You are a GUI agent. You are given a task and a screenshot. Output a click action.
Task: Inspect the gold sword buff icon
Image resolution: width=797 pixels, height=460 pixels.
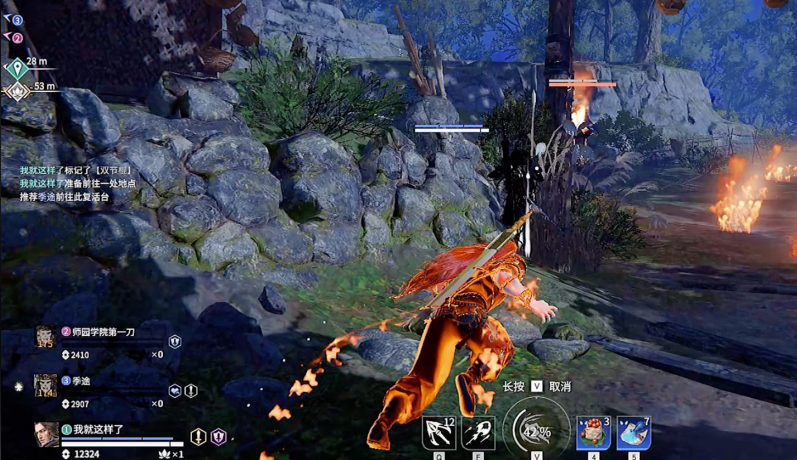pos(199,436)
